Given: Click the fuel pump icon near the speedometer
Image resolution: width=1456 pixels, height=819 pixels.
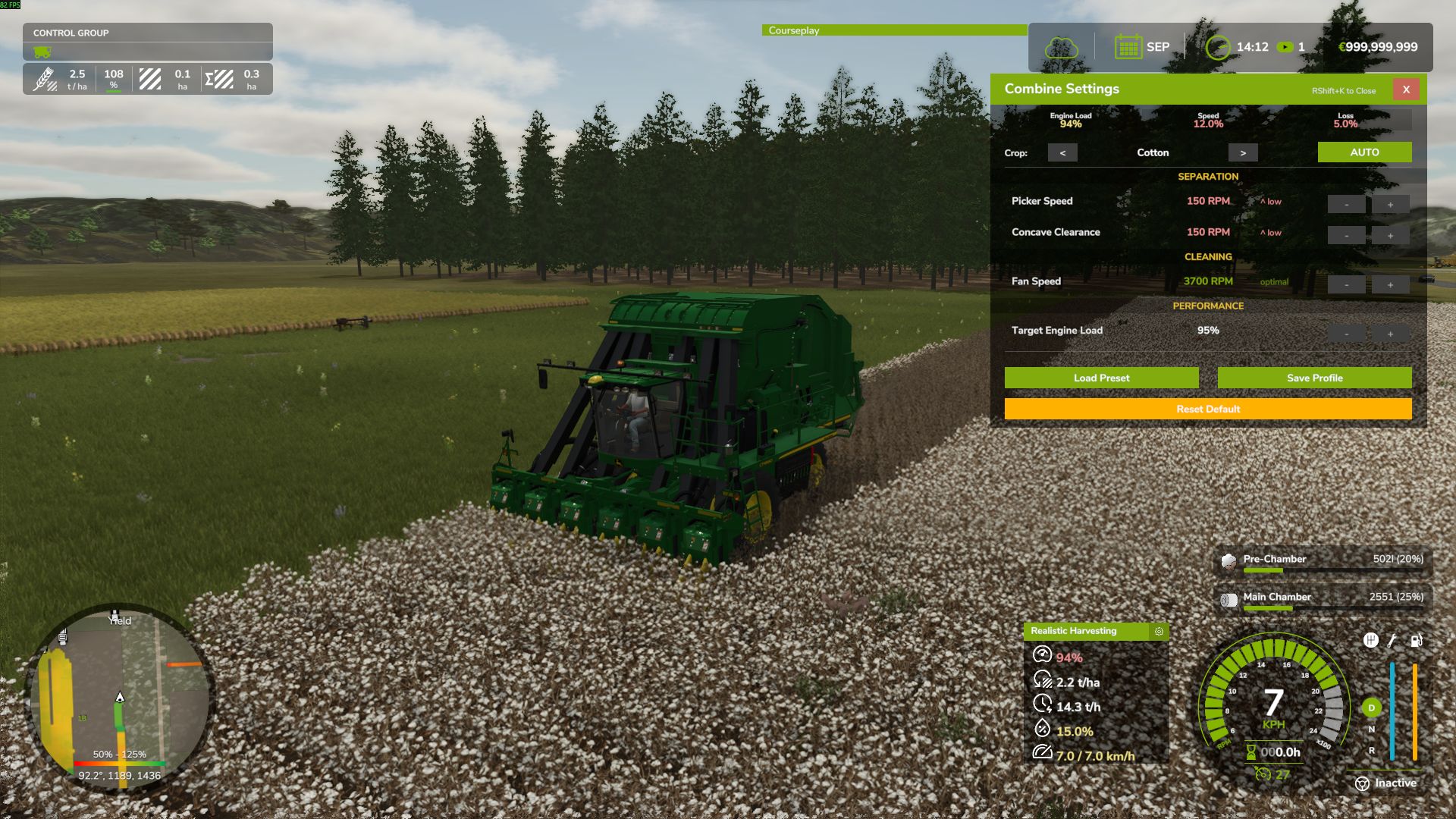Looking at the screenshot, I should point(1417,641).
